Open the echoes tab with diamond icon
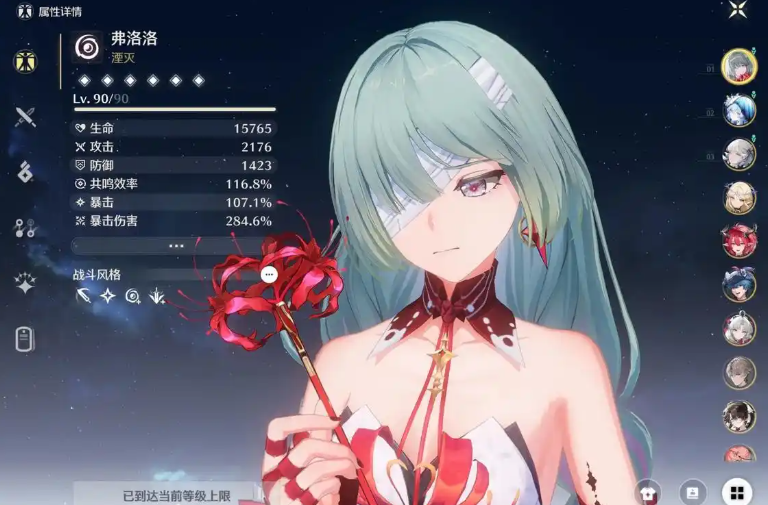This screenshot has height=505, width=768. tap(25, 172)
